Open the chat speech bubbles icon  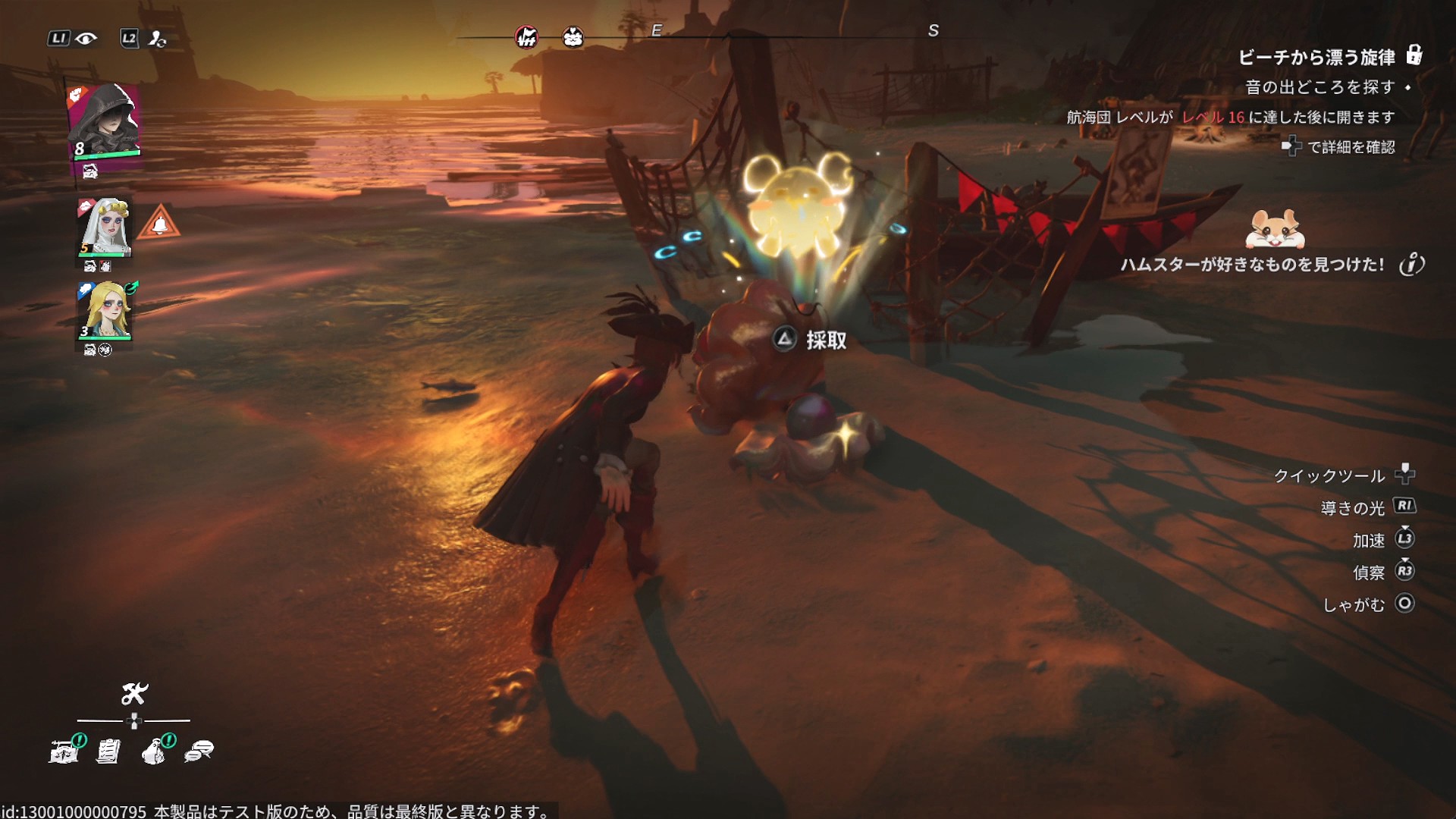[x=199, y=751]
